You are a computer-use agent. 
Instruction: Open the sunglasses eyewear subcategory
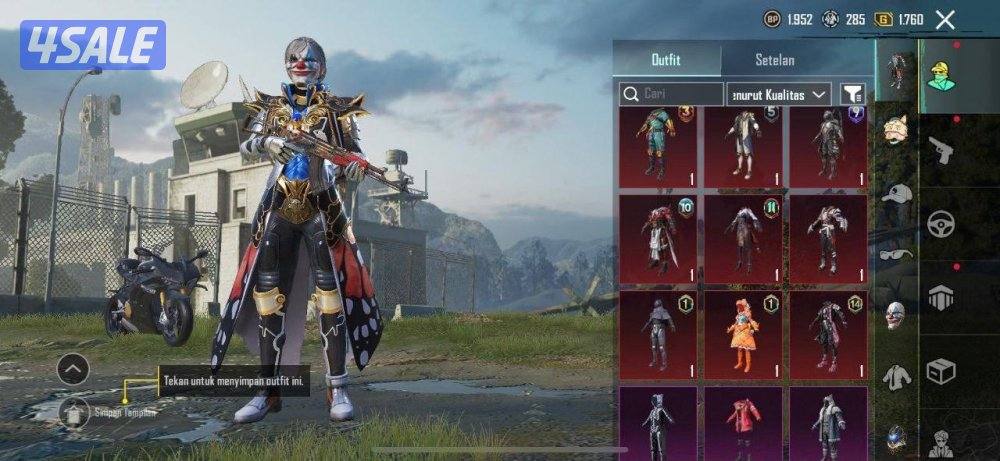897,253
